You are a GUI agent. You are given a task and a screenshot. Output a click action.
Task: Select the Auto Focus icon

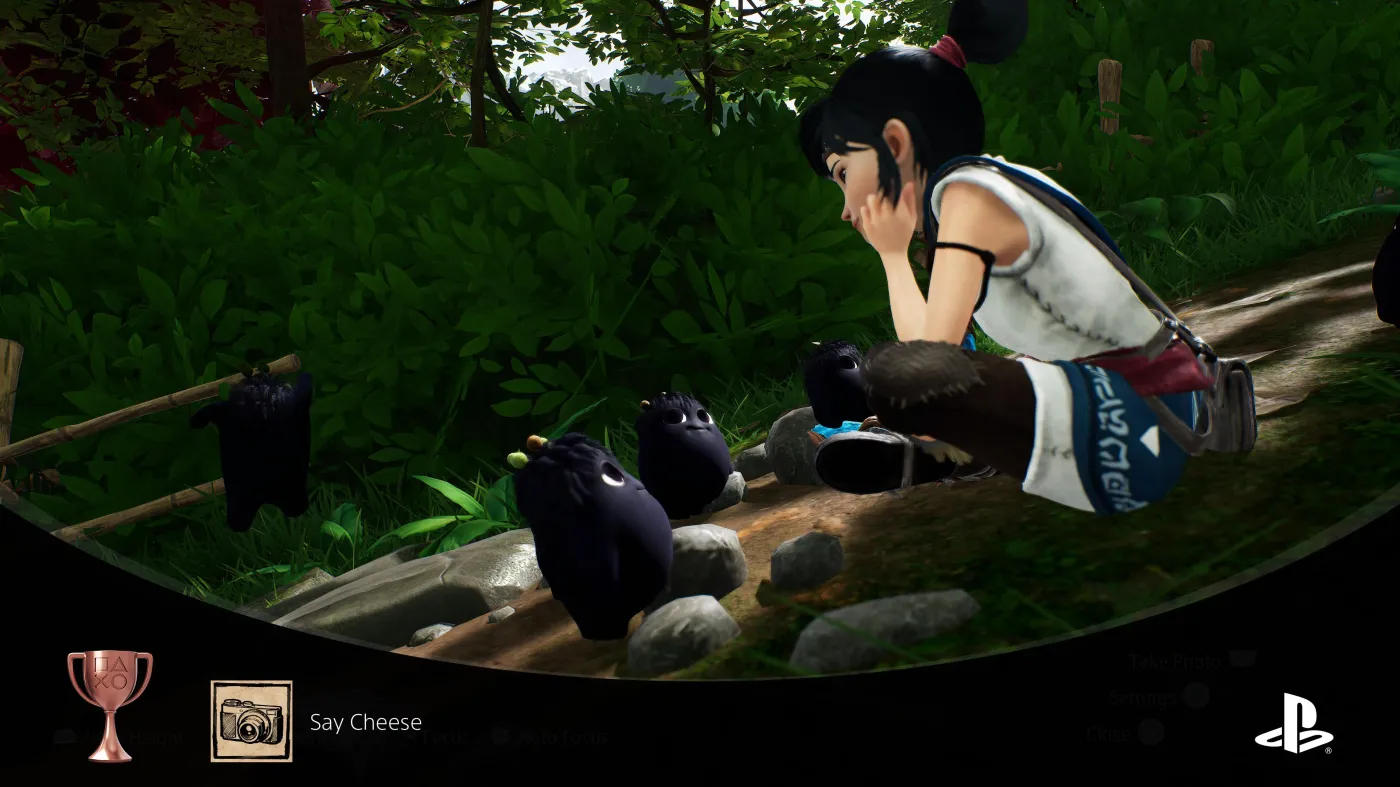(500, 738)
